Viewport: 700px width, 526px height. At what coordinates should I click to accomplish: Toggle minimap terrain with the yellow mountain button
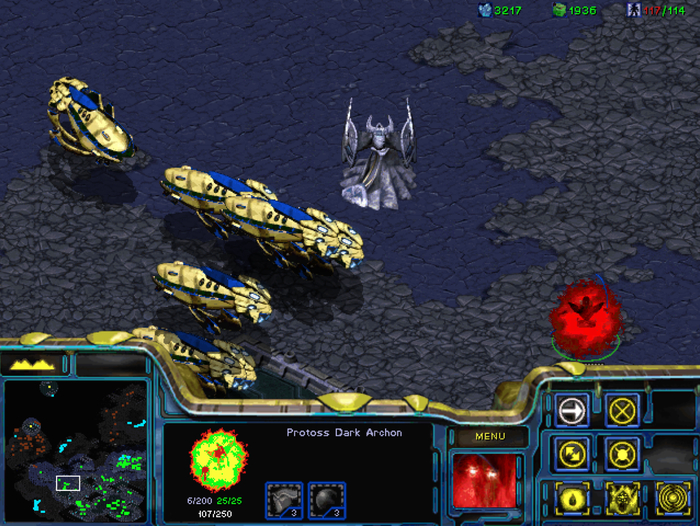(x=32, y=365)
